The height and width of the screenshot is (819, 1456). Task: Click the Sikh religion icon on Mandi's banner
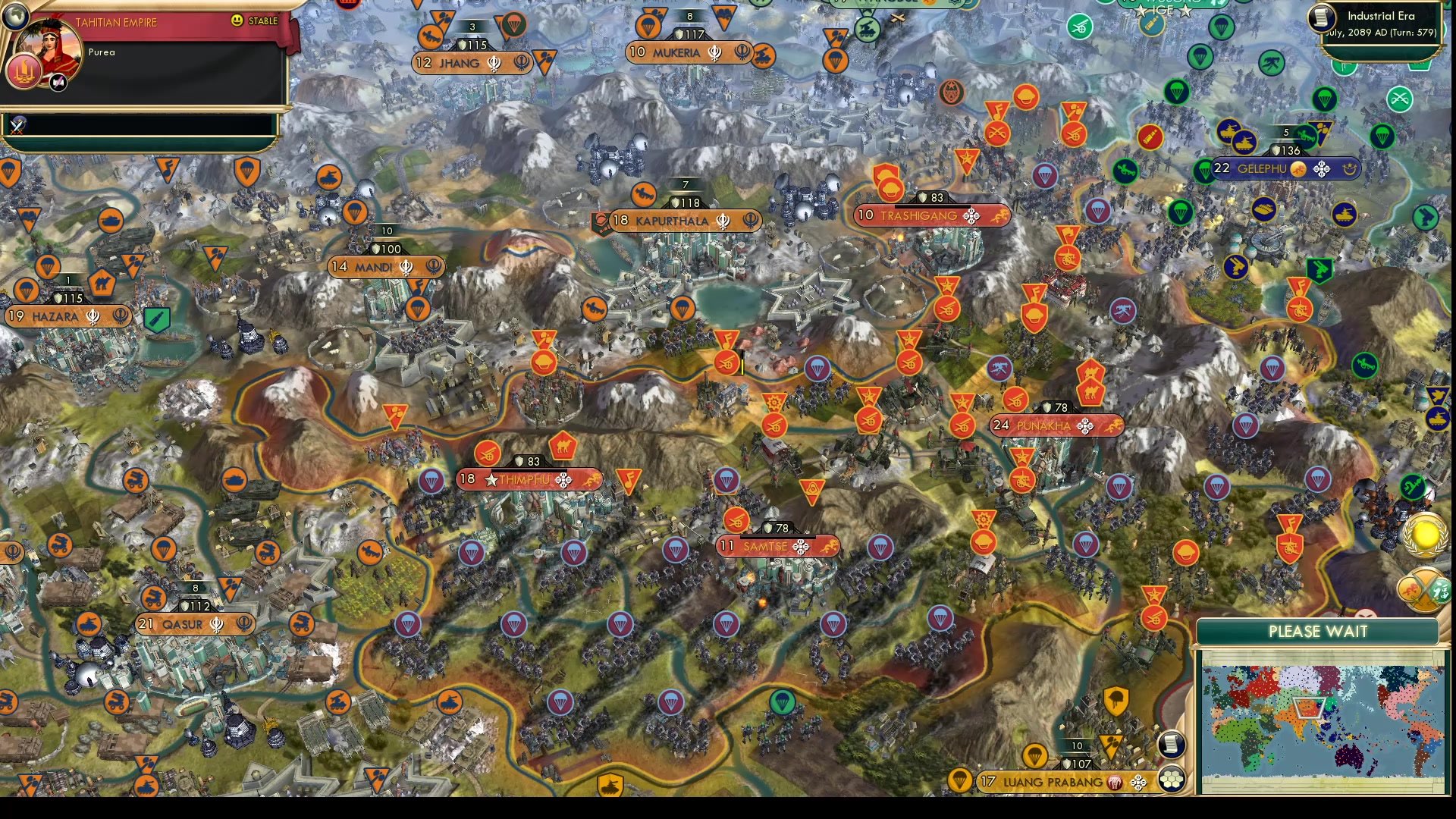coord(406,268)
